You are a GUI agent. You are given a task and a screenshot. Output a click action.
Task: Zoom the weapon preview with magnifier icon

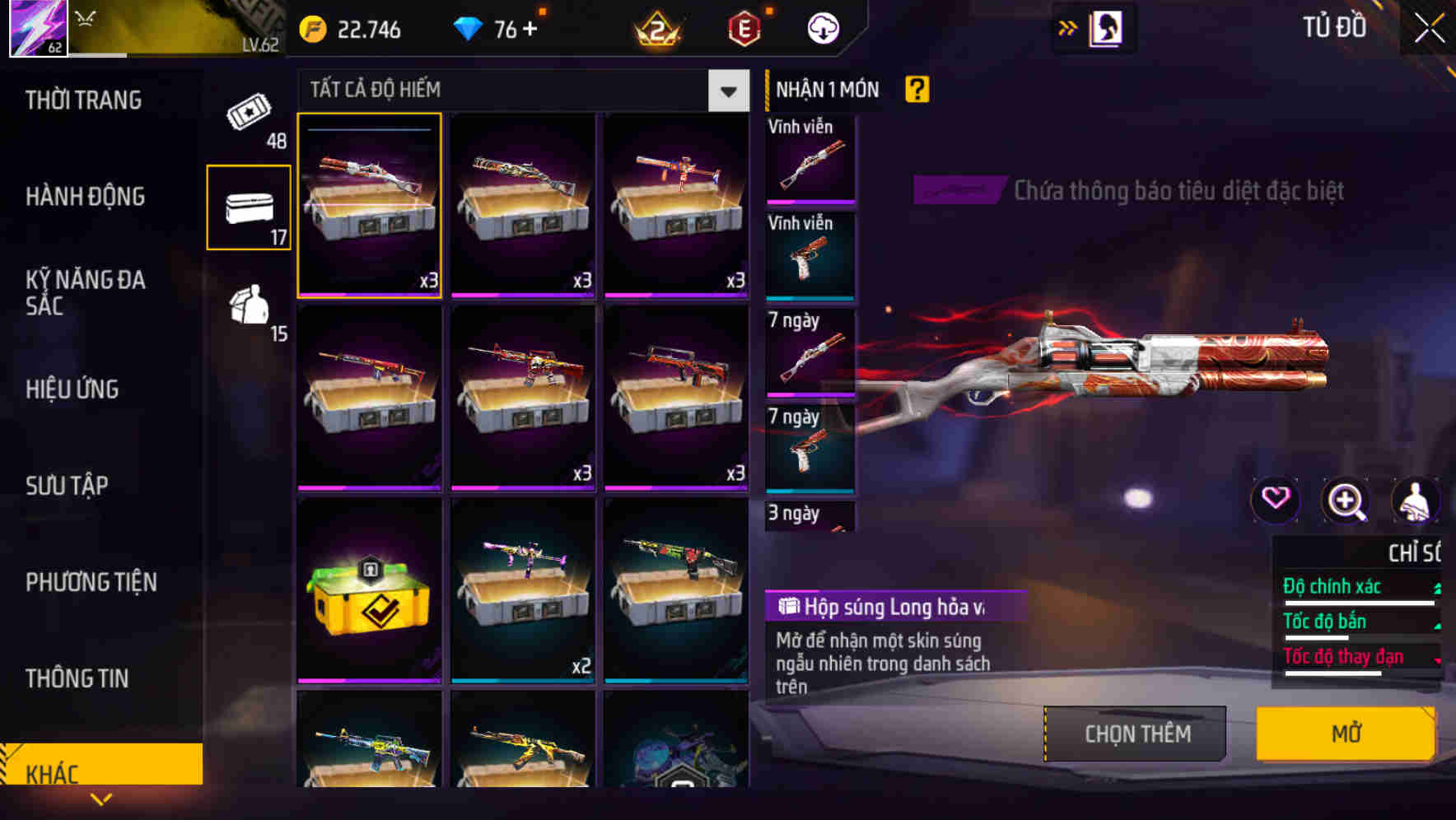1347,501
